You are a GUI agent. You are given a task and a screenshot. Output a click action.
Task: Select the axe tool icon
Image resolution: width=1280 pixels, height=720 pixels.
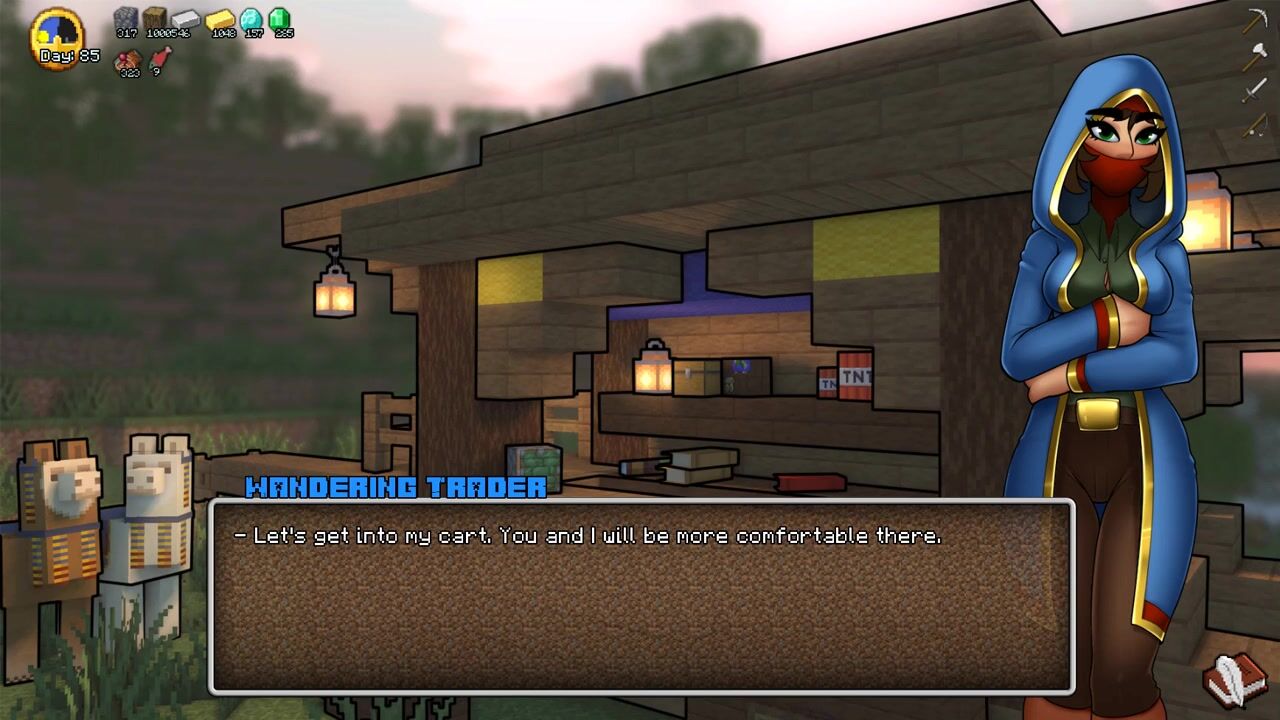(1255, 56)
